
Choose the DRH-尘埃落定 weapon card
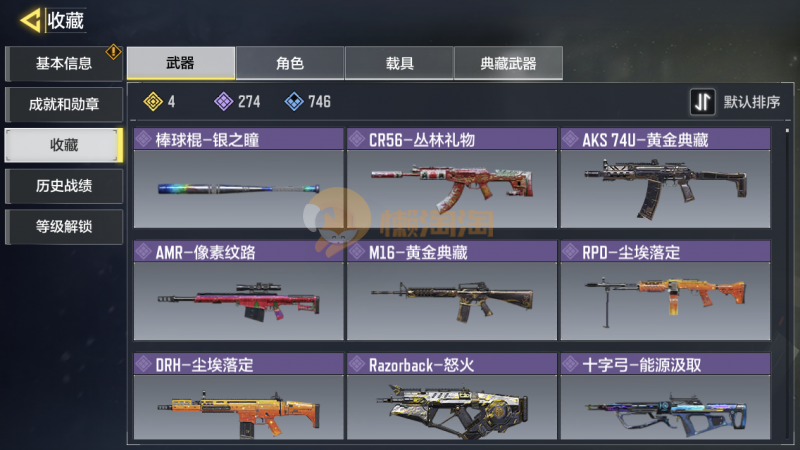(x=238, y=398)
